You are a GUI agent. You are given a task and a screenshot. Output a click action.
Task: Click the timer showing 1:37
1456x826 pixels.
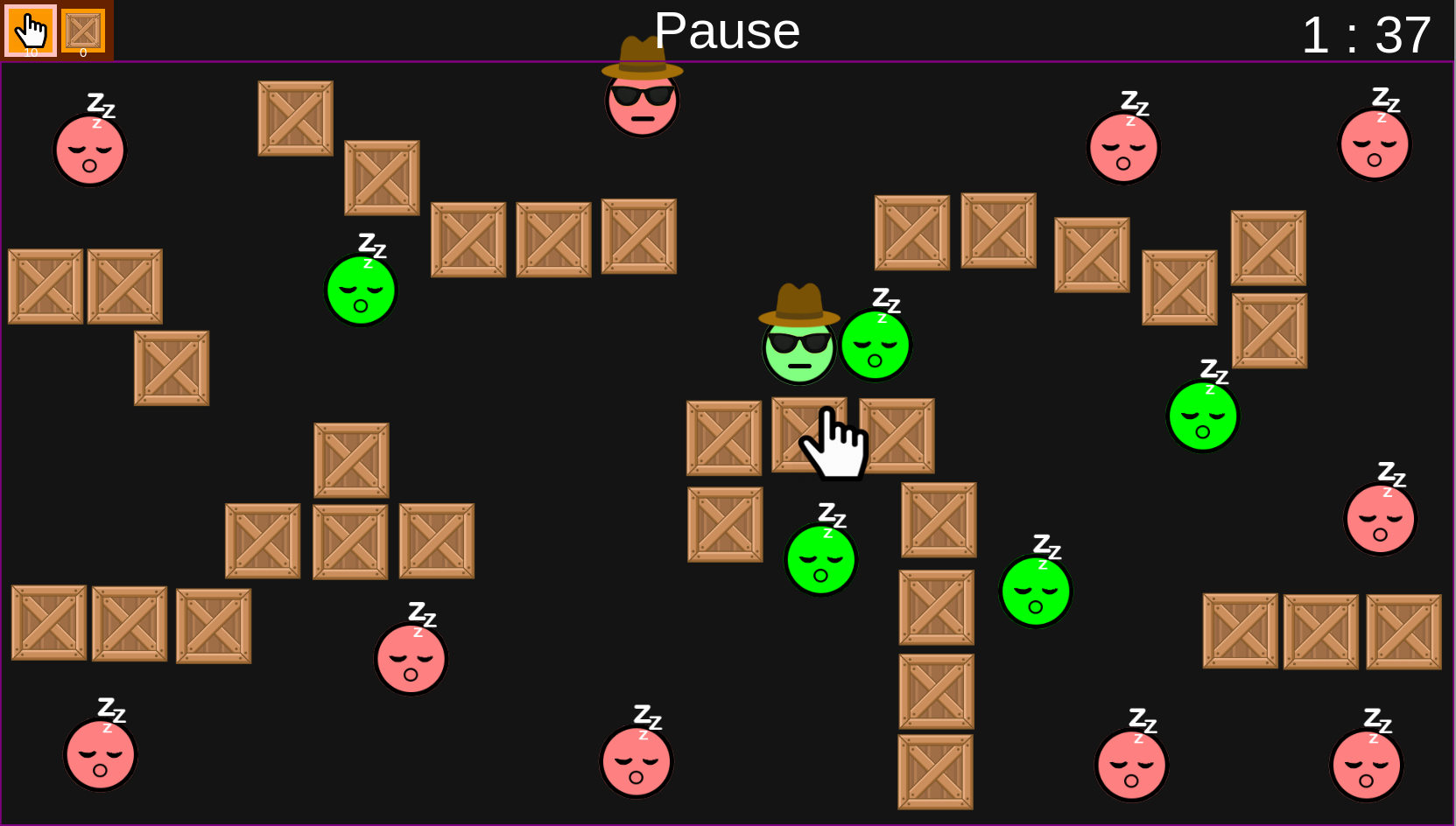click(x=1367, y=35)
